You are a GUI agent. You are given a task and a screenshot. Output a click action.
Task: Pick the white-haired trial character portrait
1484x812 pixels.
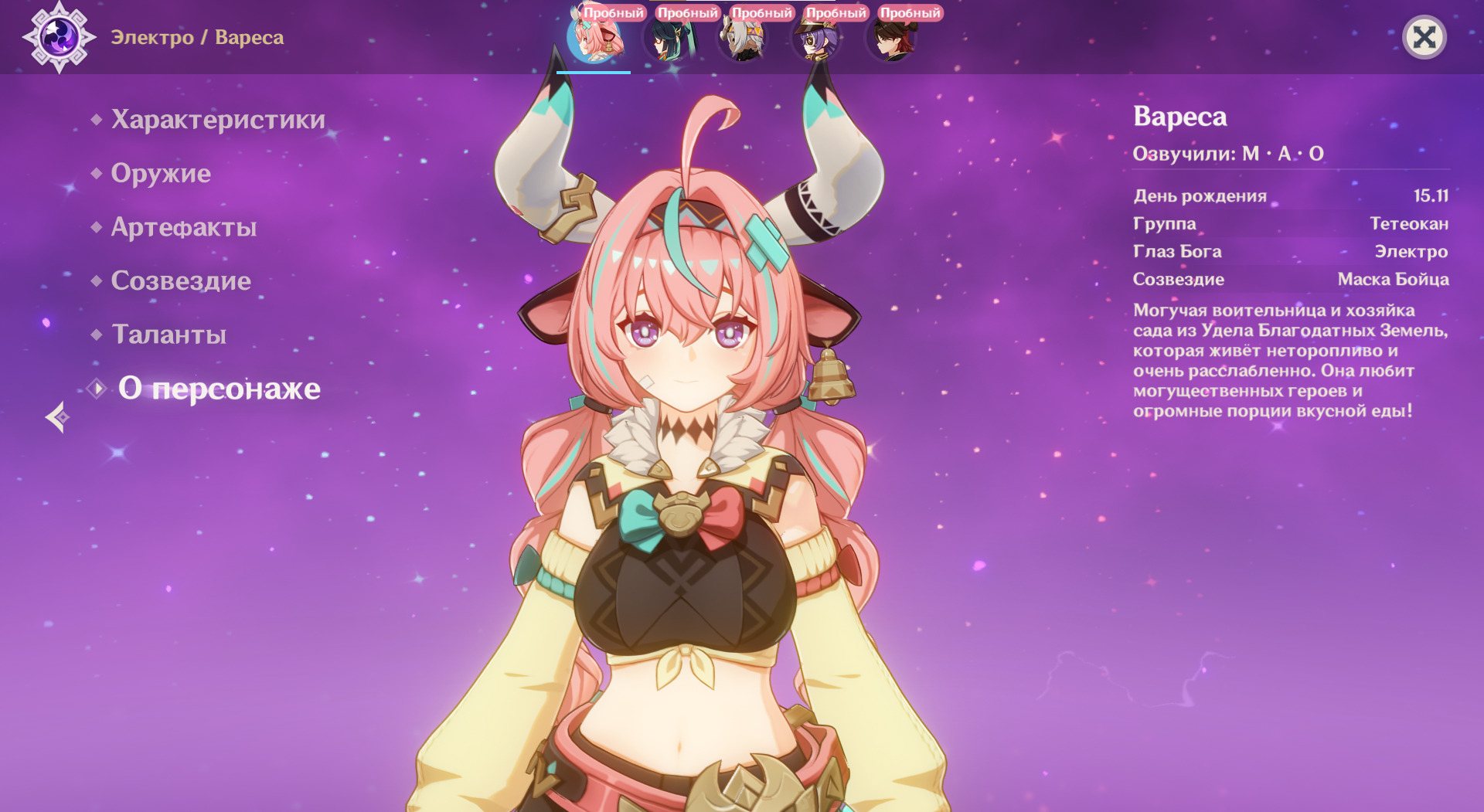(742, 39)
